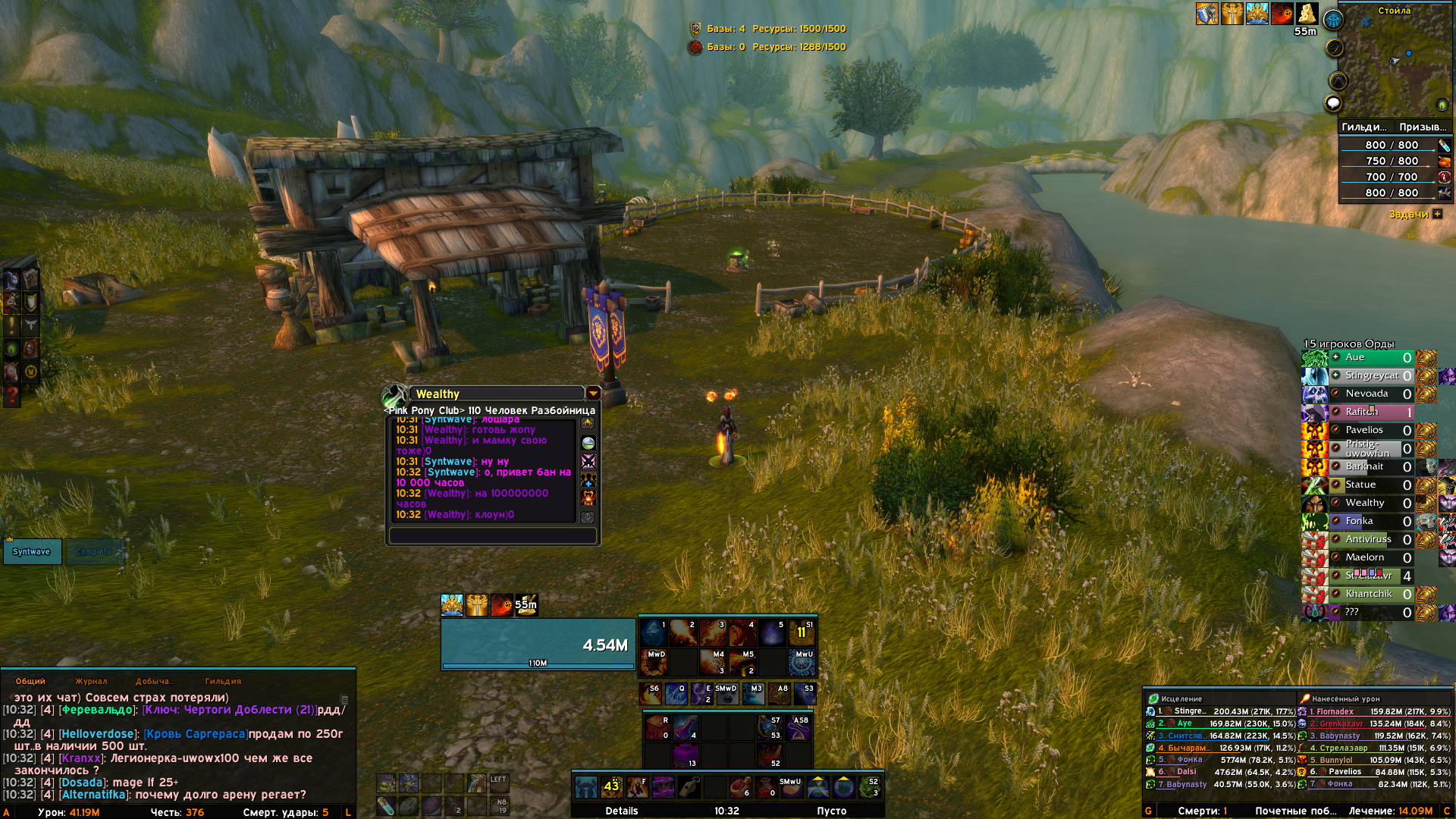
Task: Click the group invite icon in the whisper window
Action: click(588, 479)
